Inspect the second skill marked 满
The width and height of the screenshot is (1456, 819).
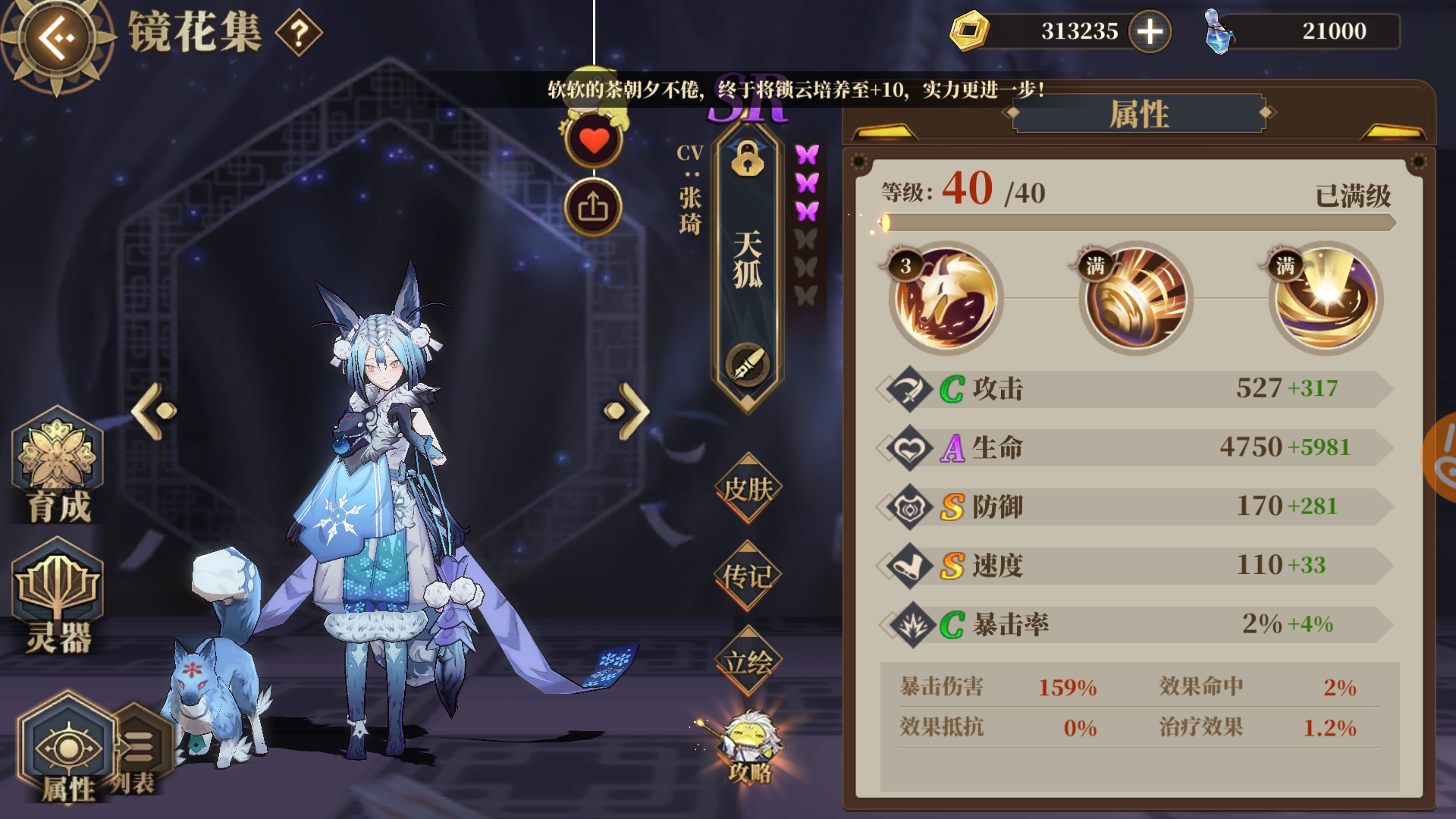tap(1134, 296)
